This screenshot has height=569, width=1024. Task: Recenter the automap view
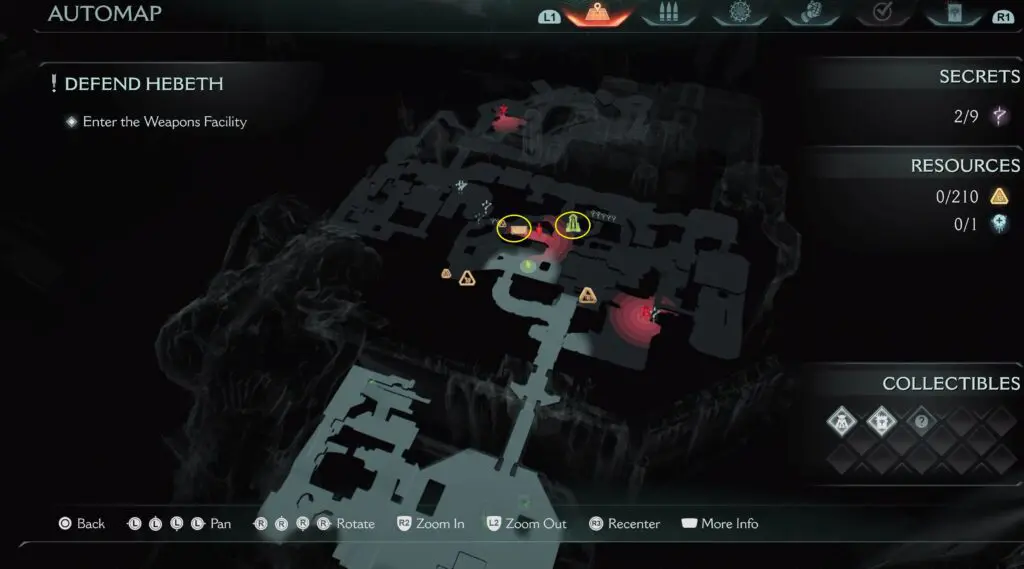[623, 524]
